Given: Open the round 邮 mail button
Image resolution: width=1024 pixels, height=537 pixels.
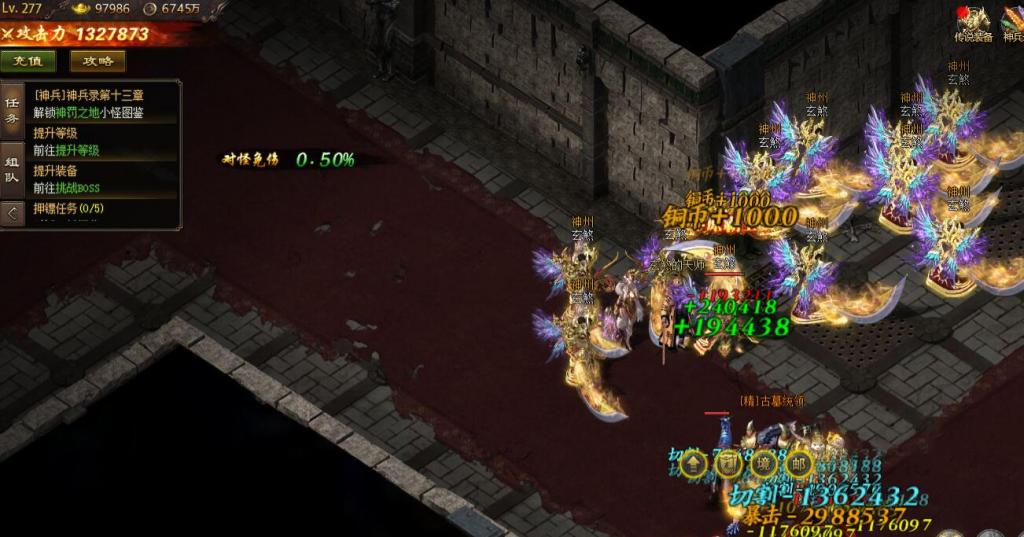Looking at the screenshot, I should click(x=798, y=463).
